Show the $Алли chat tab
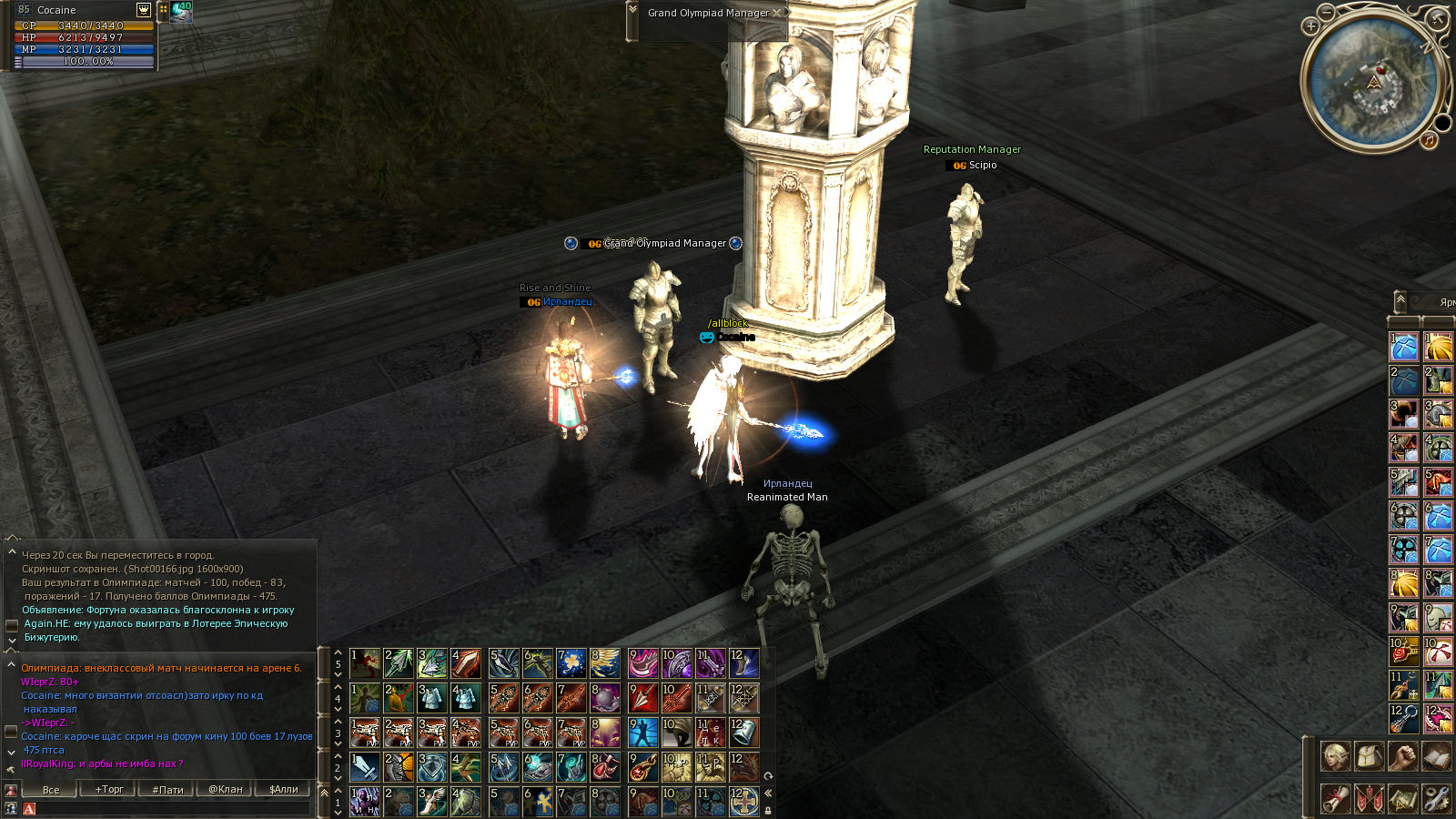This screenshot has width=1456, height=819. (x=284, y=789)
